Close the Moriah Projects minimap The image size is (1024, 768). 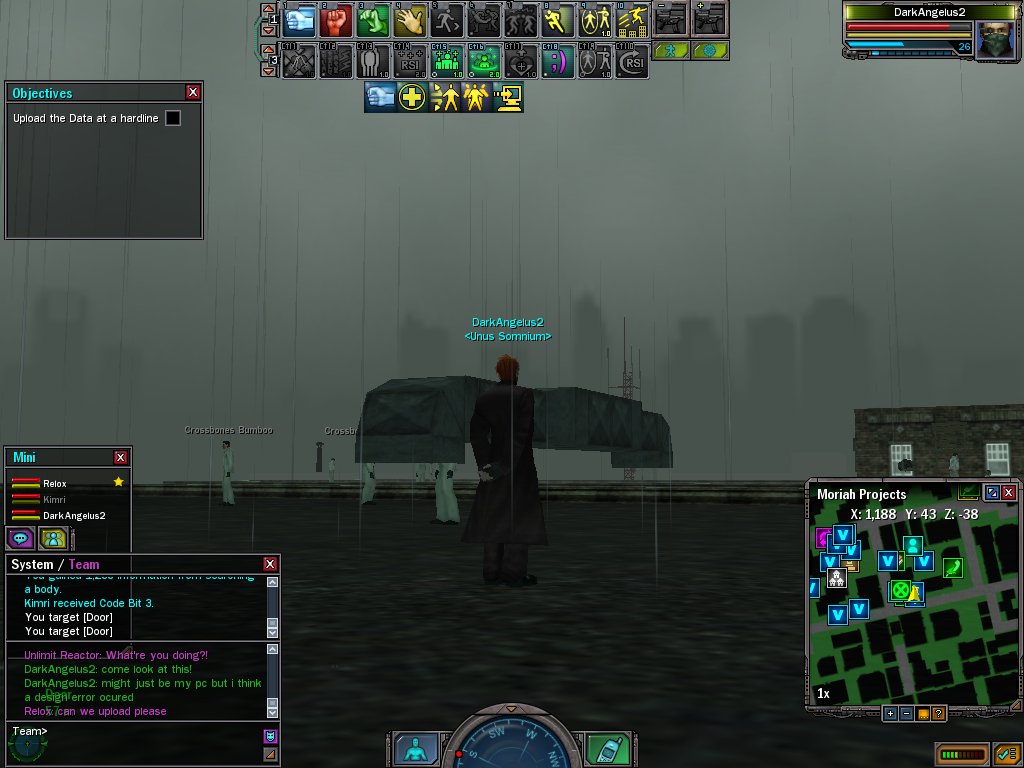tap(1008, 493)
